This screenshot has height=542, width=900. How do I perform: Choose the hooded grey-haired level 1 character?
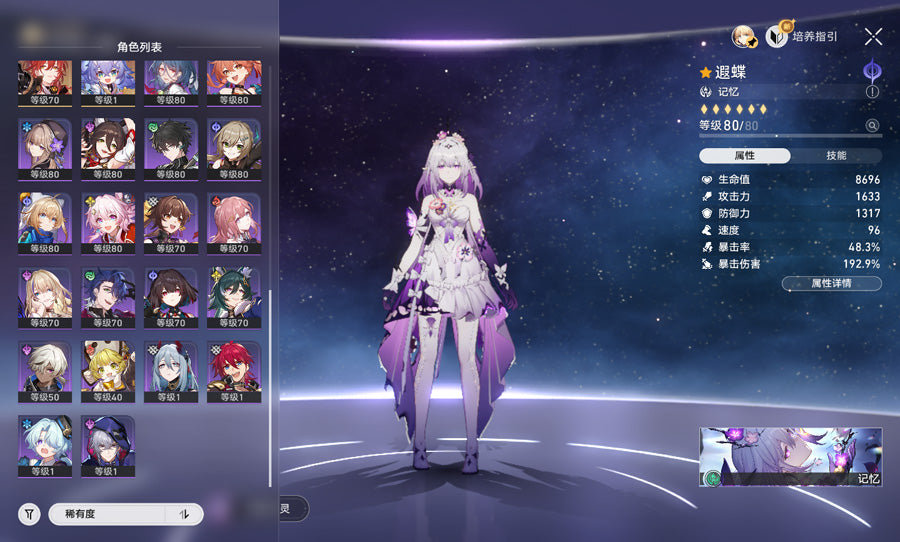108,442
